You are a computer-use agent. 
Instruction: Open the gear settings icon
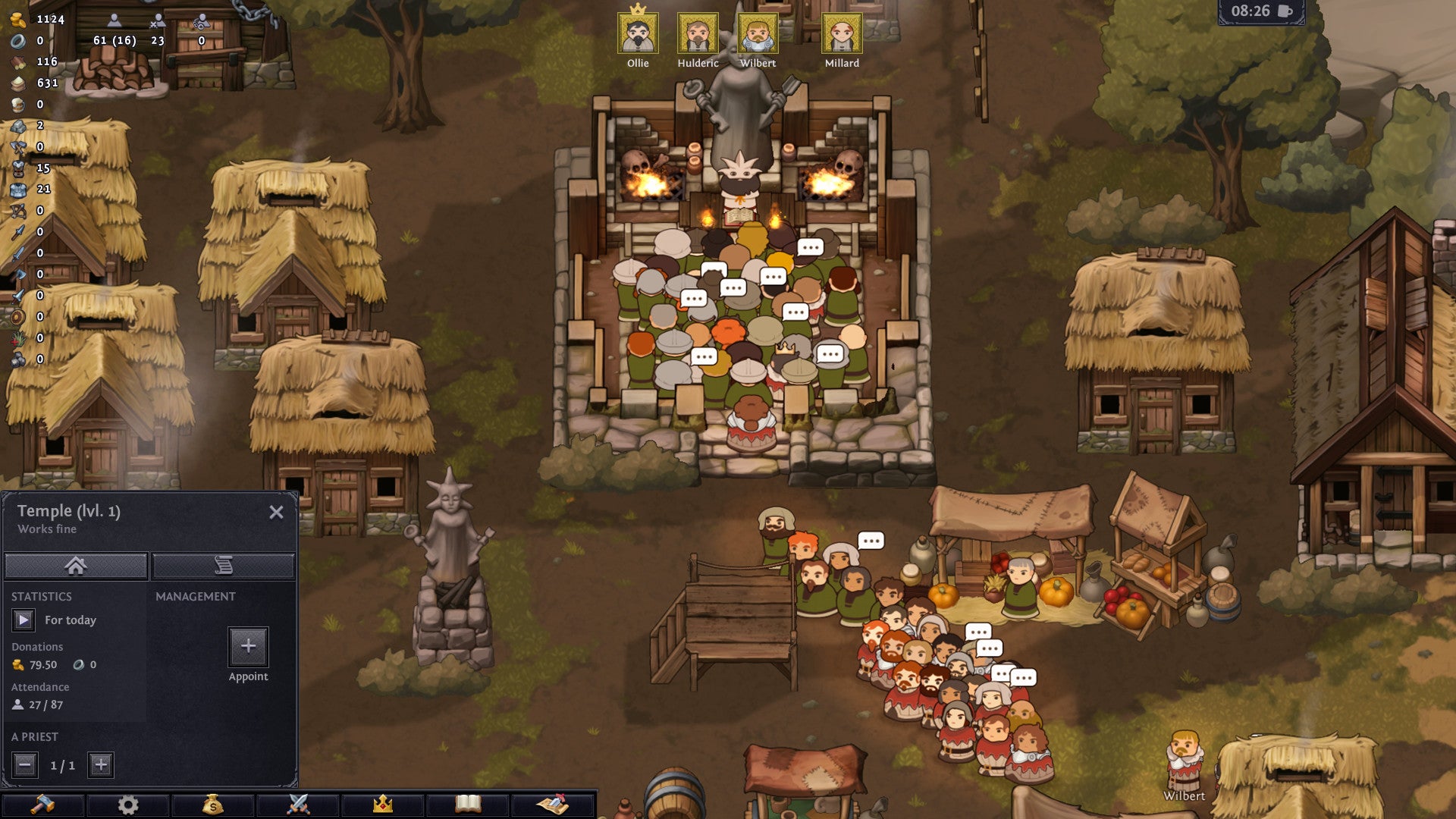tap(130, 806)
